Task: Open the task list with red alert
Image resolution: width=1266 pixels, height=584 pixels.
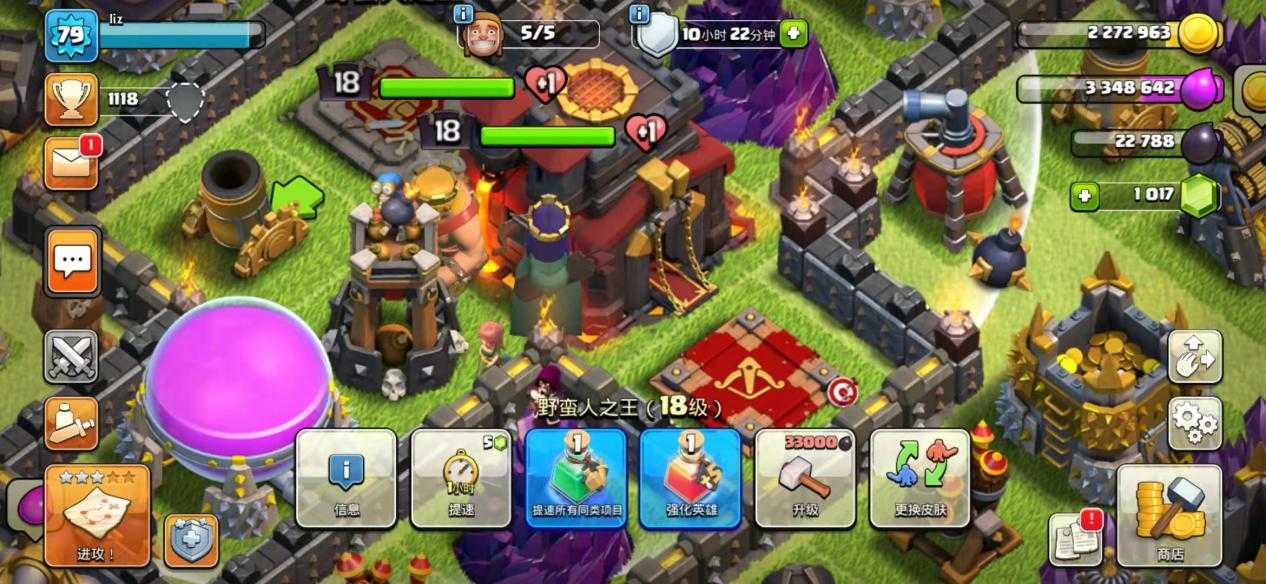Action: [1075, 539]
